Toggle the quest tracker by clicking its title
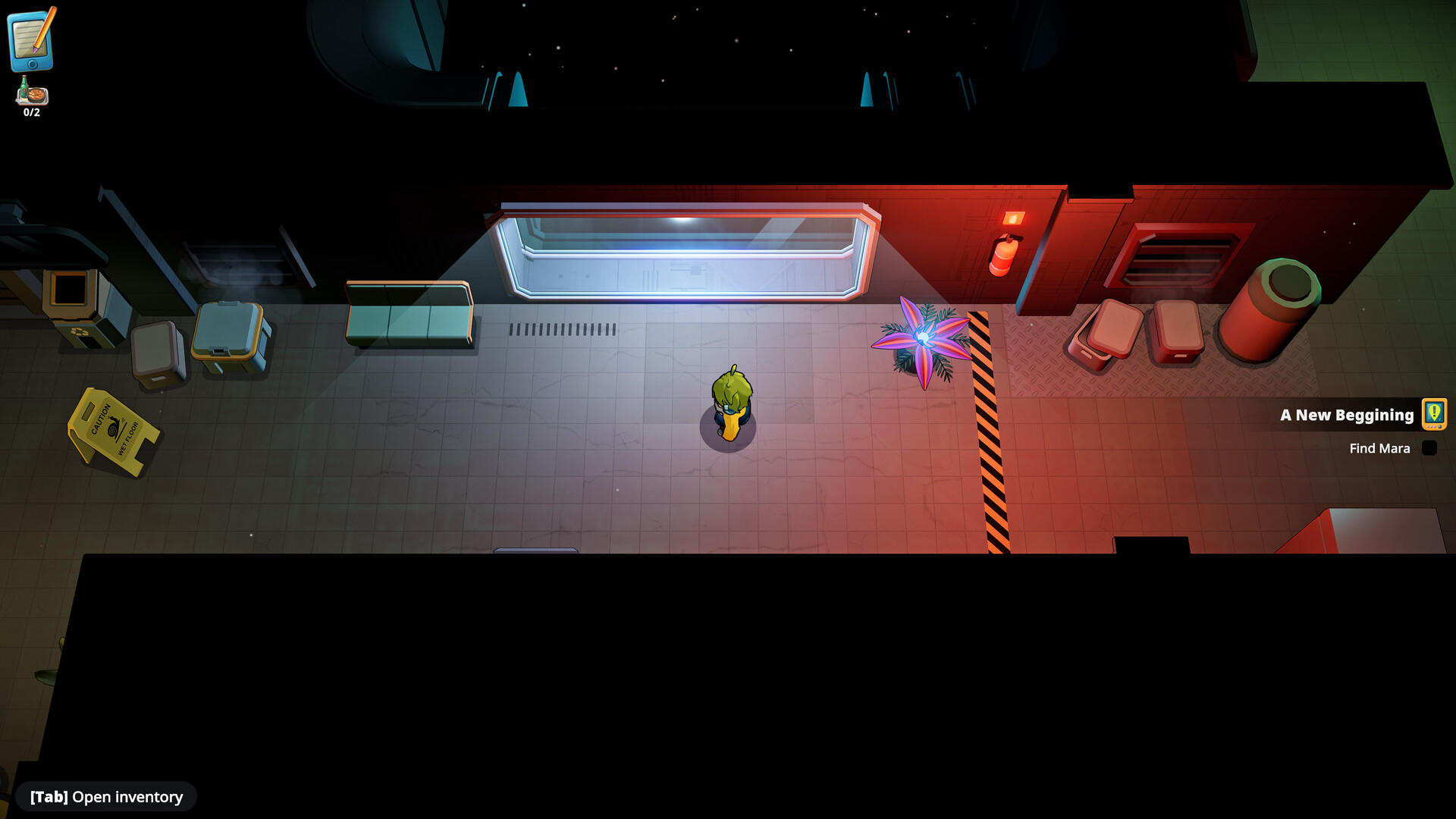 click(1346, 415)
